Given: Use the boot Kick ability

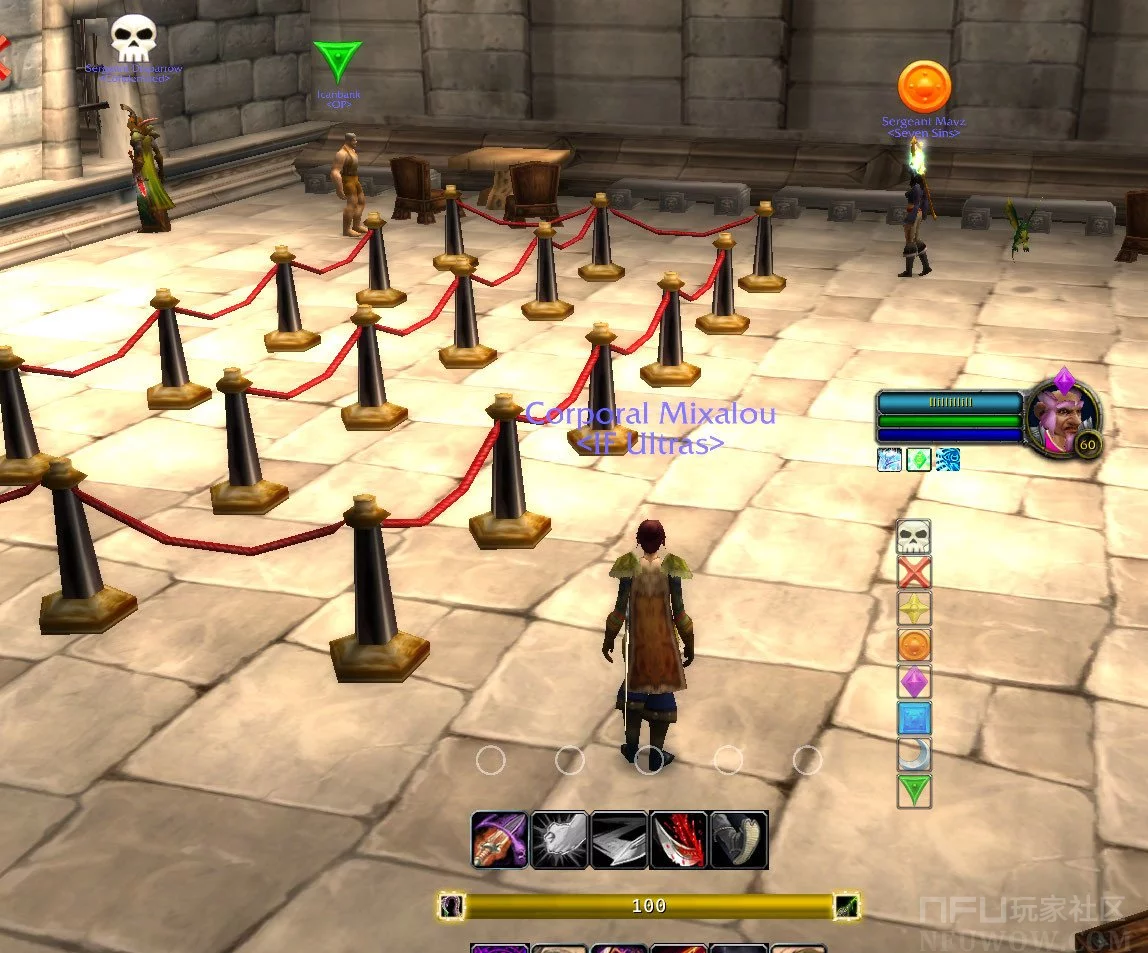Looking at the screenshot, I should (x=739, y=839).
